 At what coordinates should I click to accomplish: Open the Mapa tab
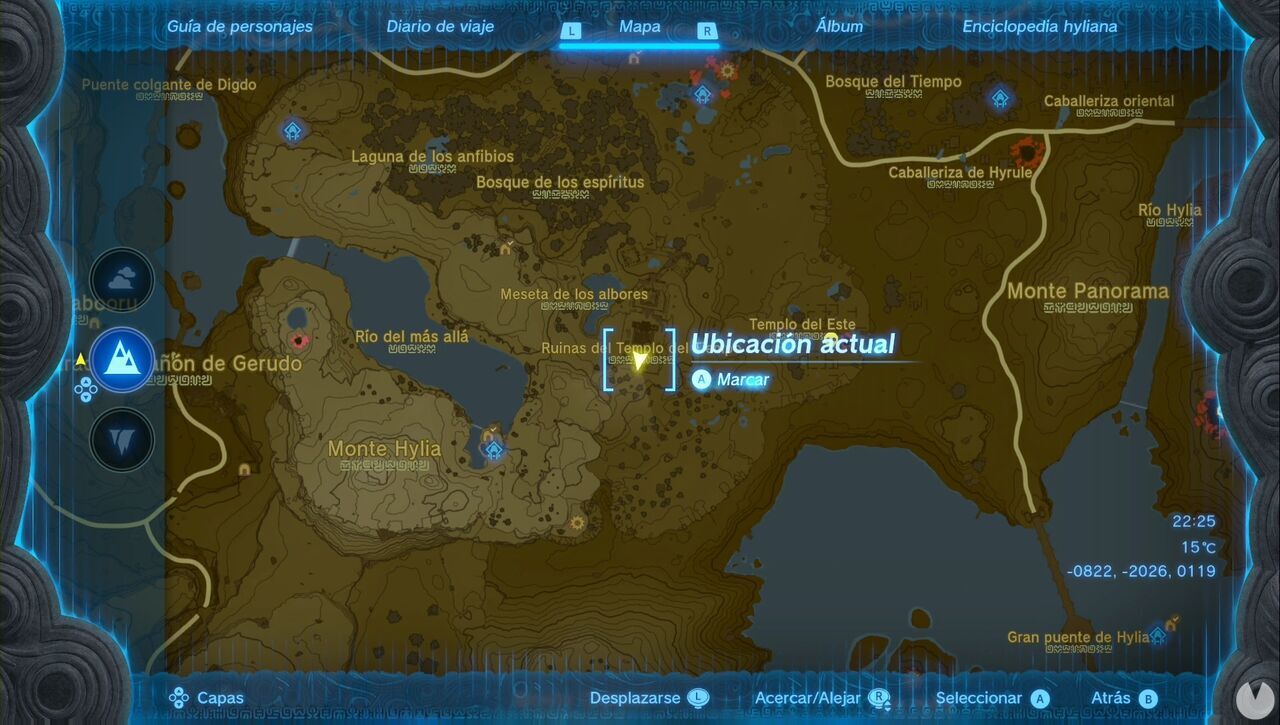[x=638, y=27]
